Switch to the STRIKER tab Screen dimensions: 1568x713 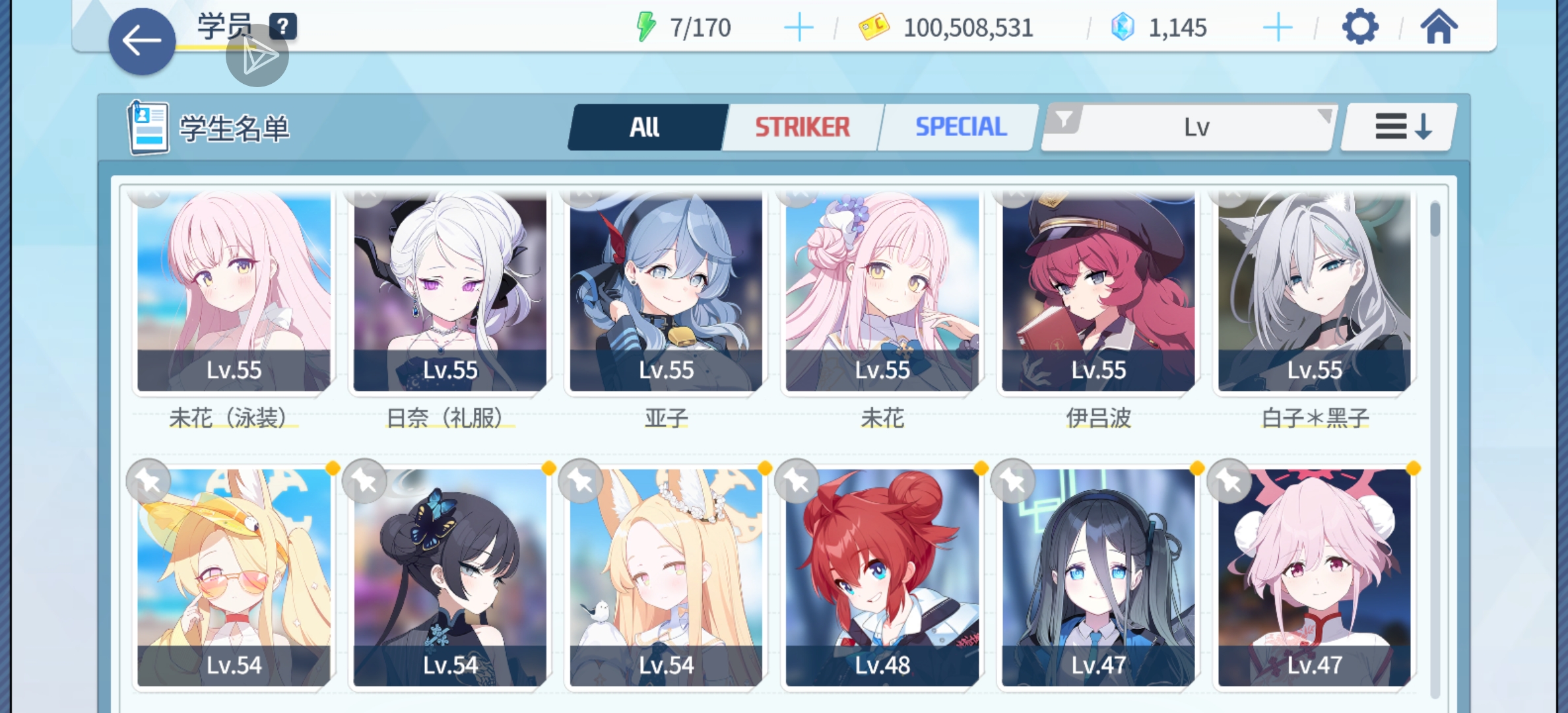802,126
